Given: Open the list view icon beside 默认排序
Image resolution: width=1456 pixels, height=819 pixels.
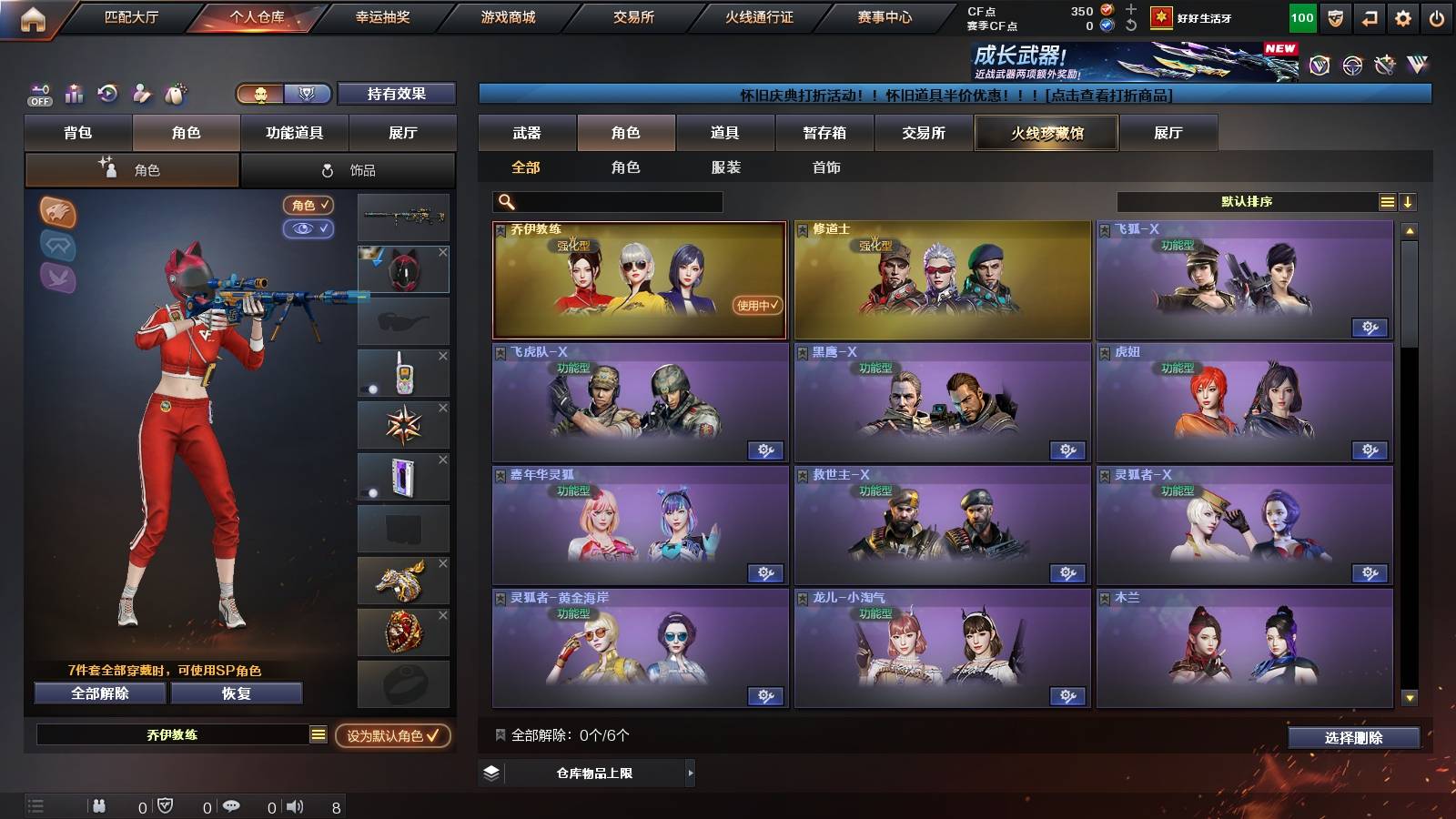Looking at the screenshot, I should [1387, 201].
